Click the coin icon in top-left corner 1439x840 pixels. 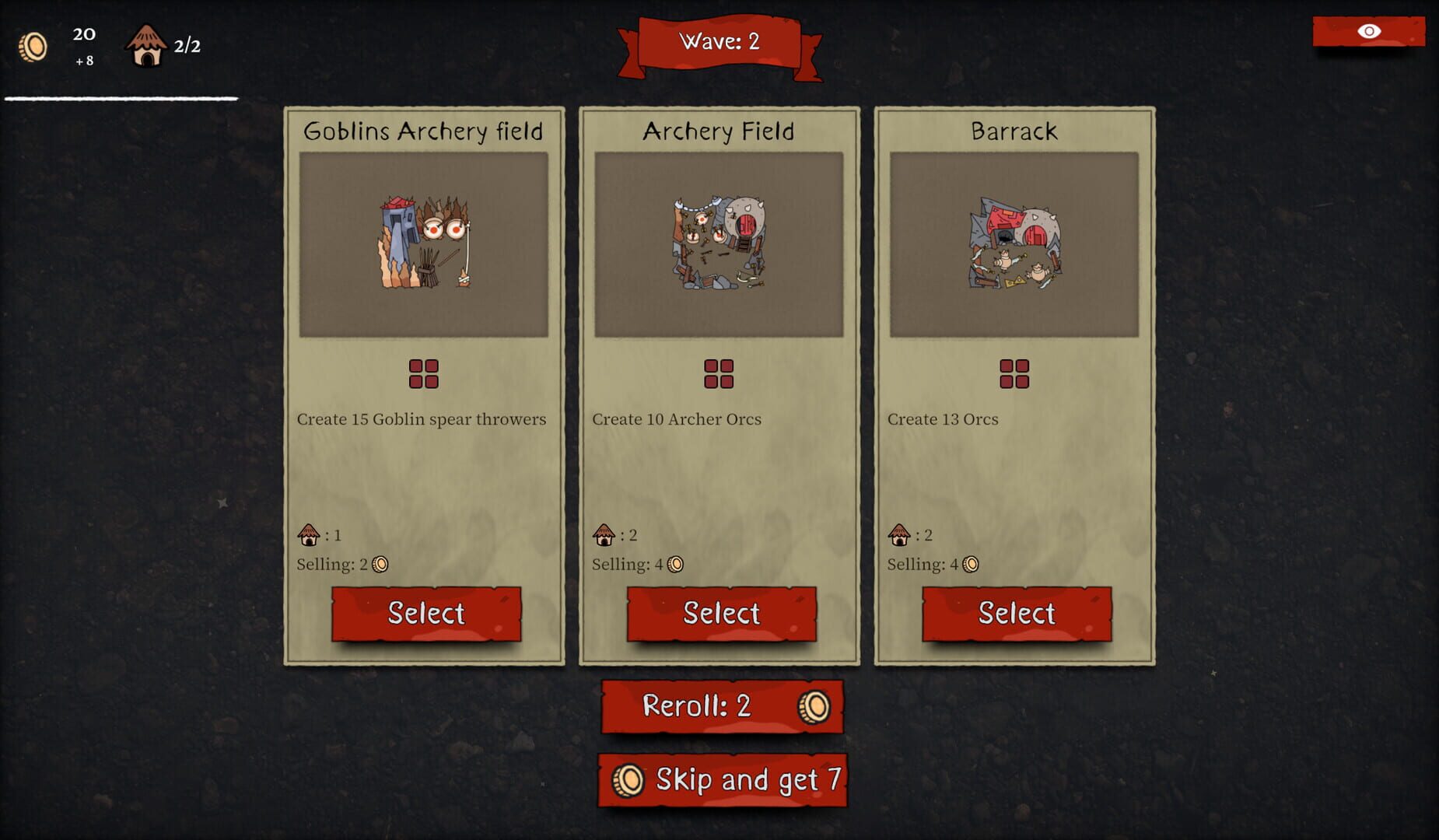(33, 47)
